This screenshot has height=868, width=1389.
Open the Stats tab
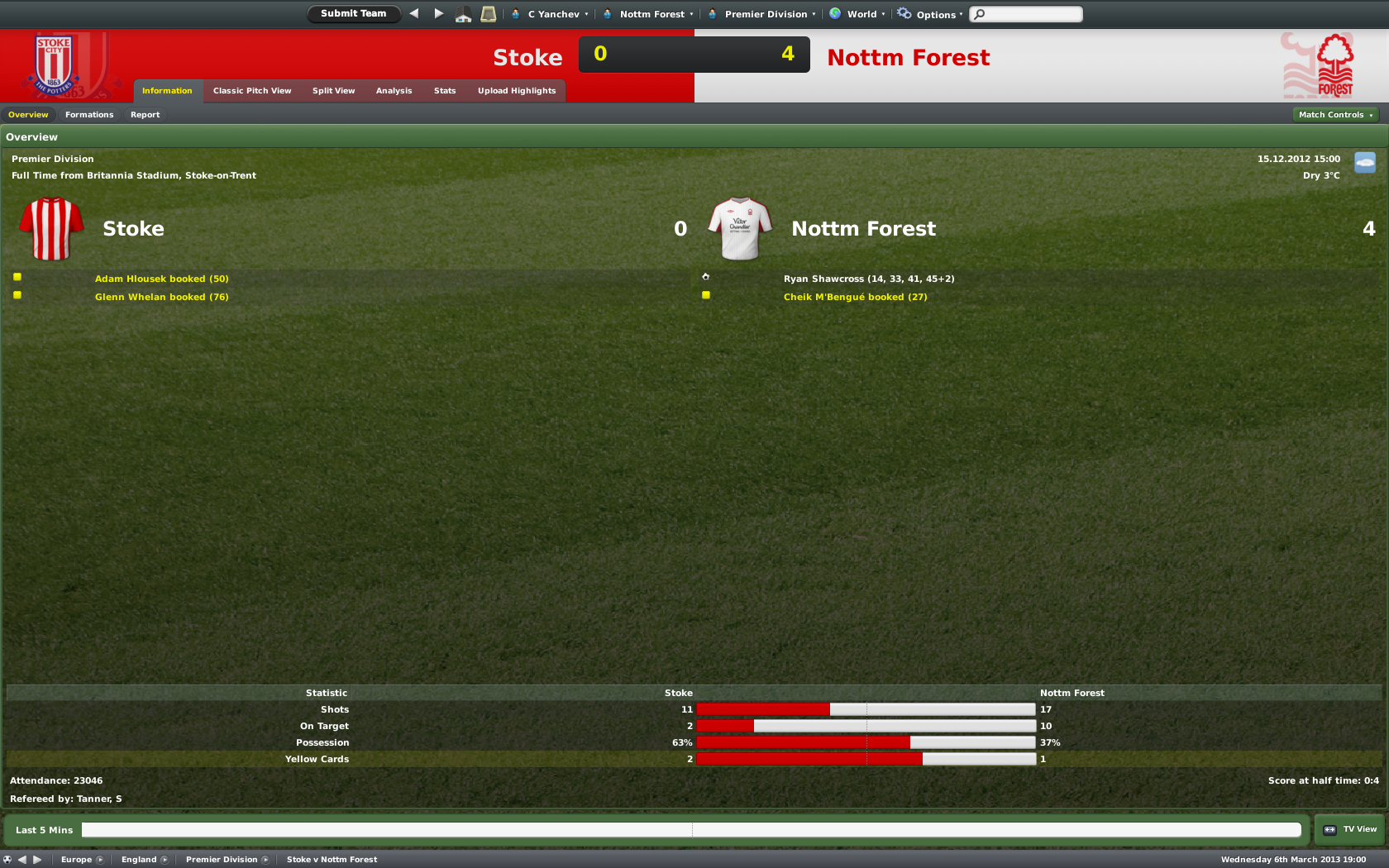click(x=445, y=91)
